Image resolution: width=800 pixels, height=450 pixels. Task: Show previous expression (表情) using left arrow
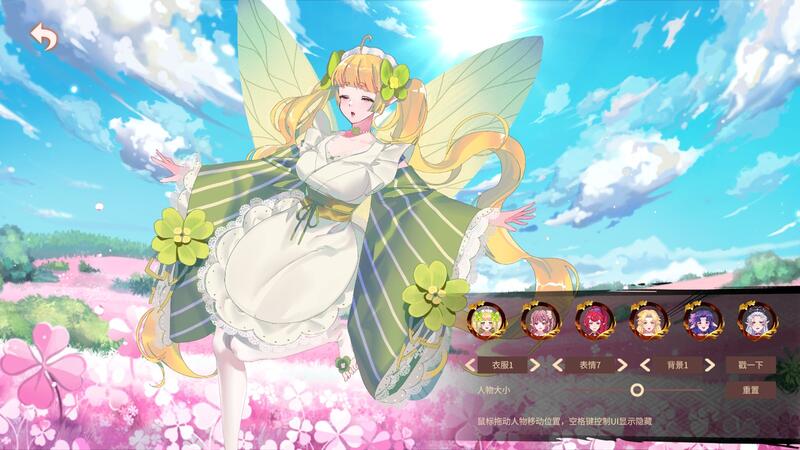558,365
